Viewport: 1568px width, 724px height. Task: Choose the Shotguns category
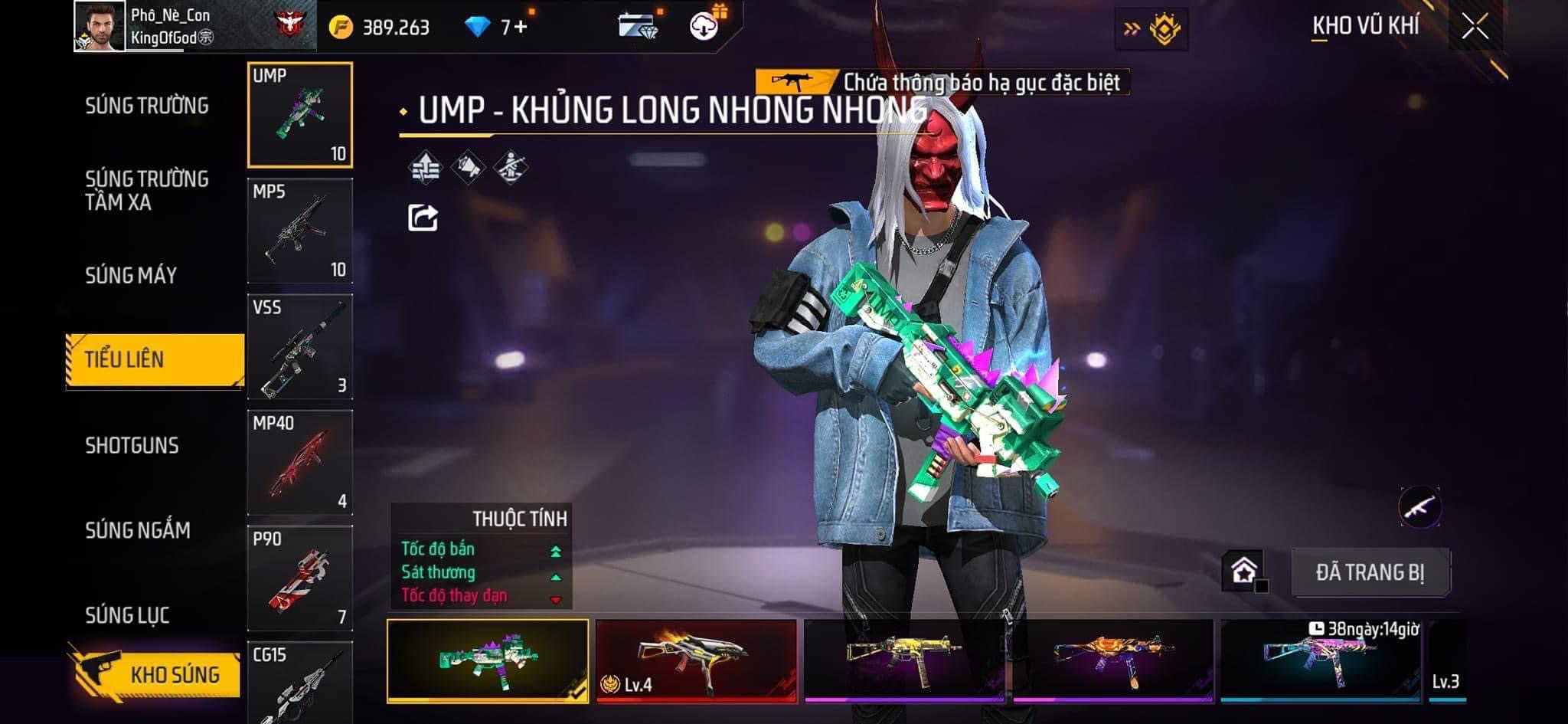coord(132,446)
